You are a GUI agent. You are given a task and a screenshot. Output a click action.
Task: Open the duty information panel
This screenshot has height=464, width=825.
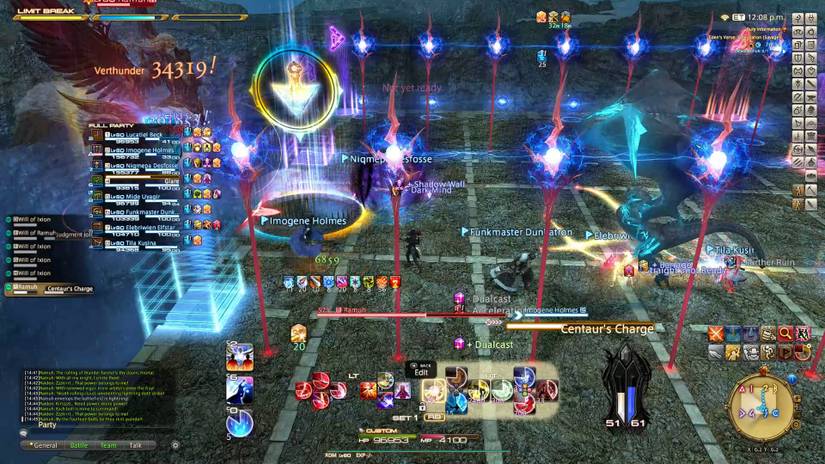coord(758,29)
